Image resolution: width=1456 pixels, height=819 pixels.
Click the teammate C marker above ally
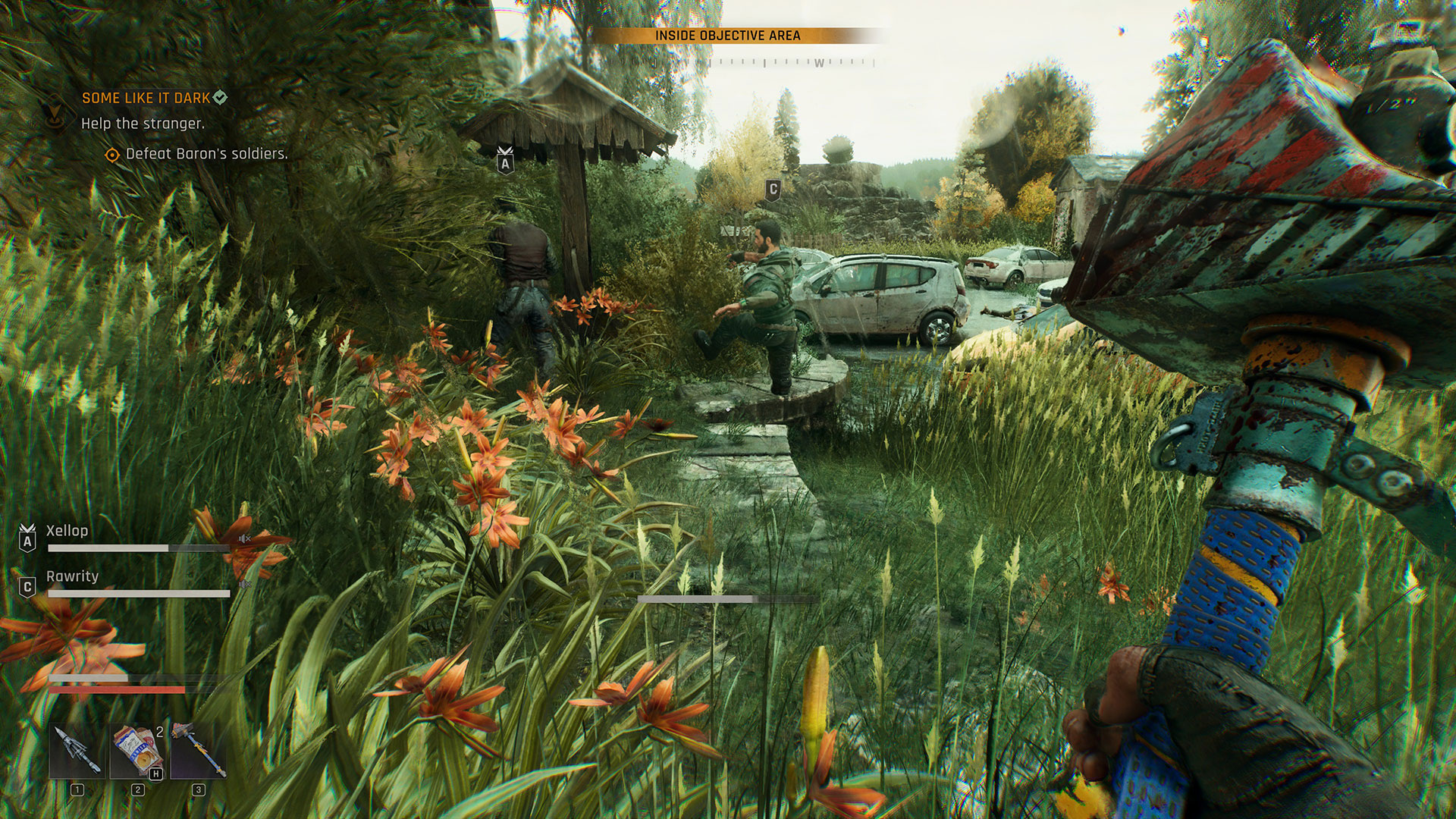773,190
